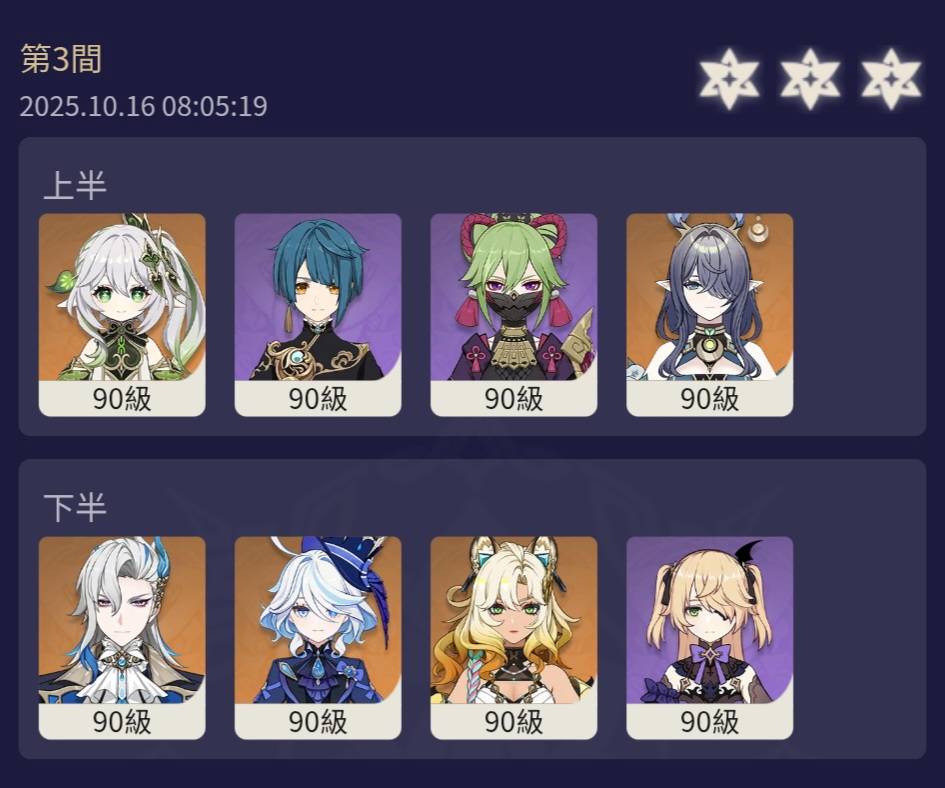Select Furina's character card with top hat

(318, 623)
